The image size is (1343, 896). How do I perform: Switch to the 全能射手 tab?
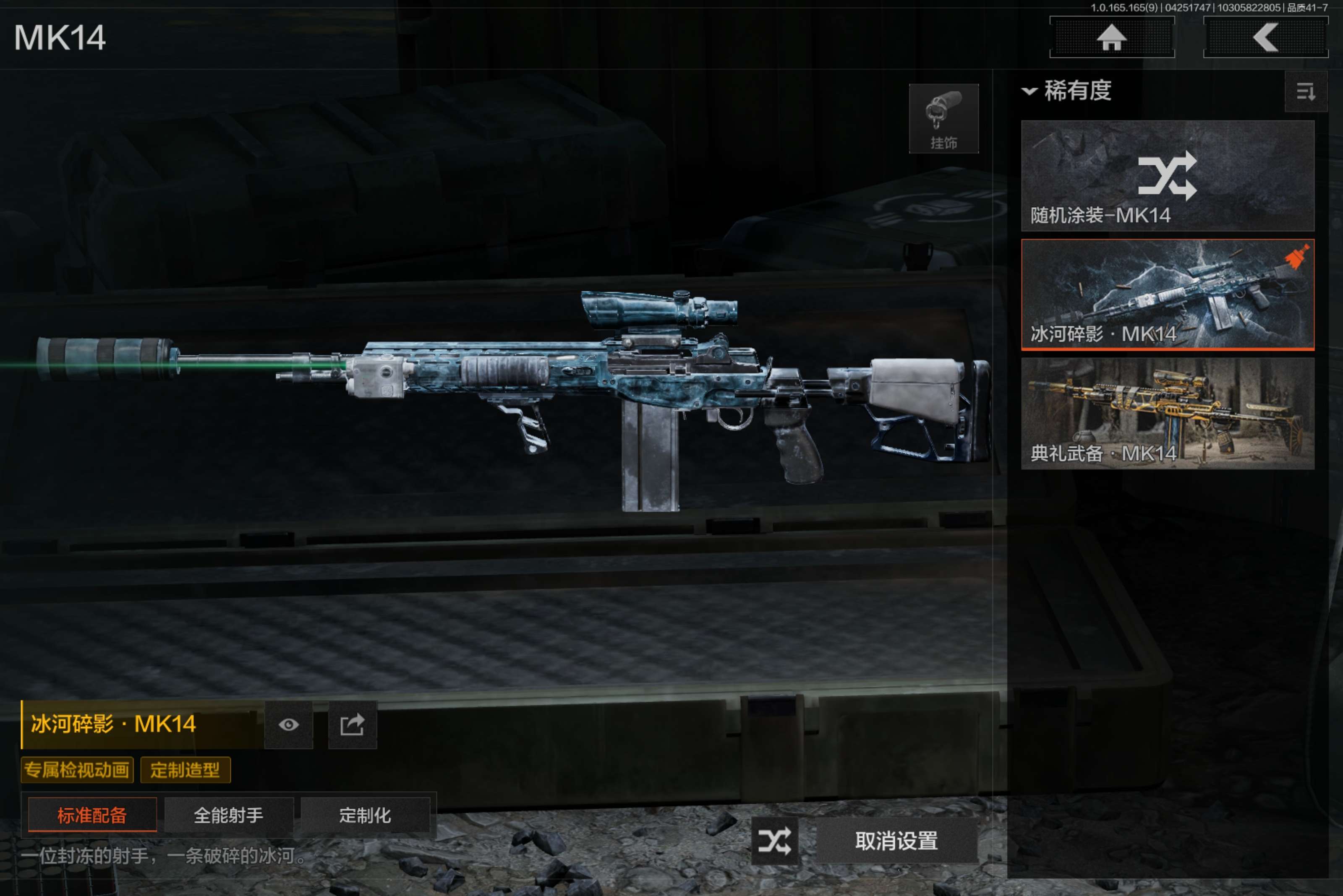click(229, 815)
